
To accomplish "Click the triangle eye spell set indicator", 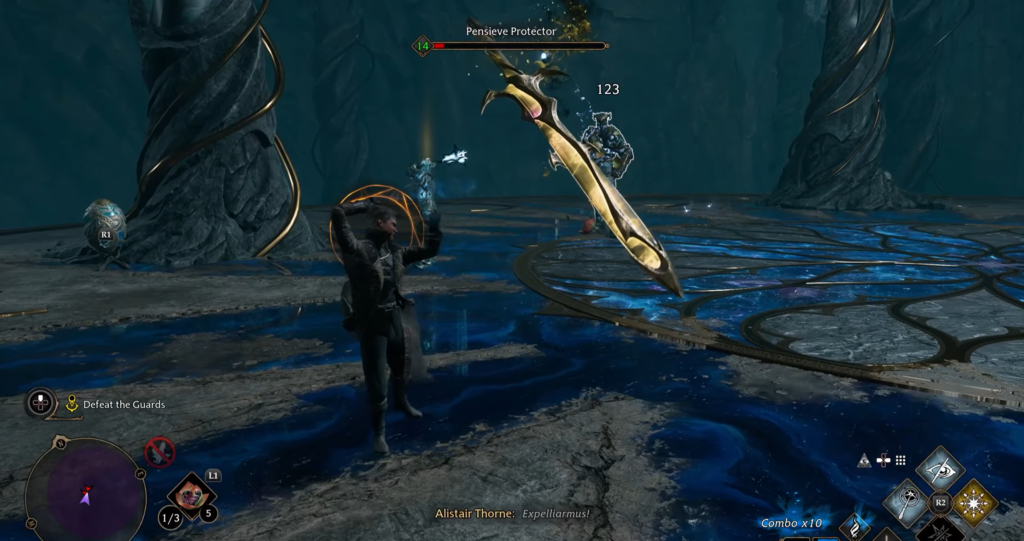I will click(x=864, y=460).
